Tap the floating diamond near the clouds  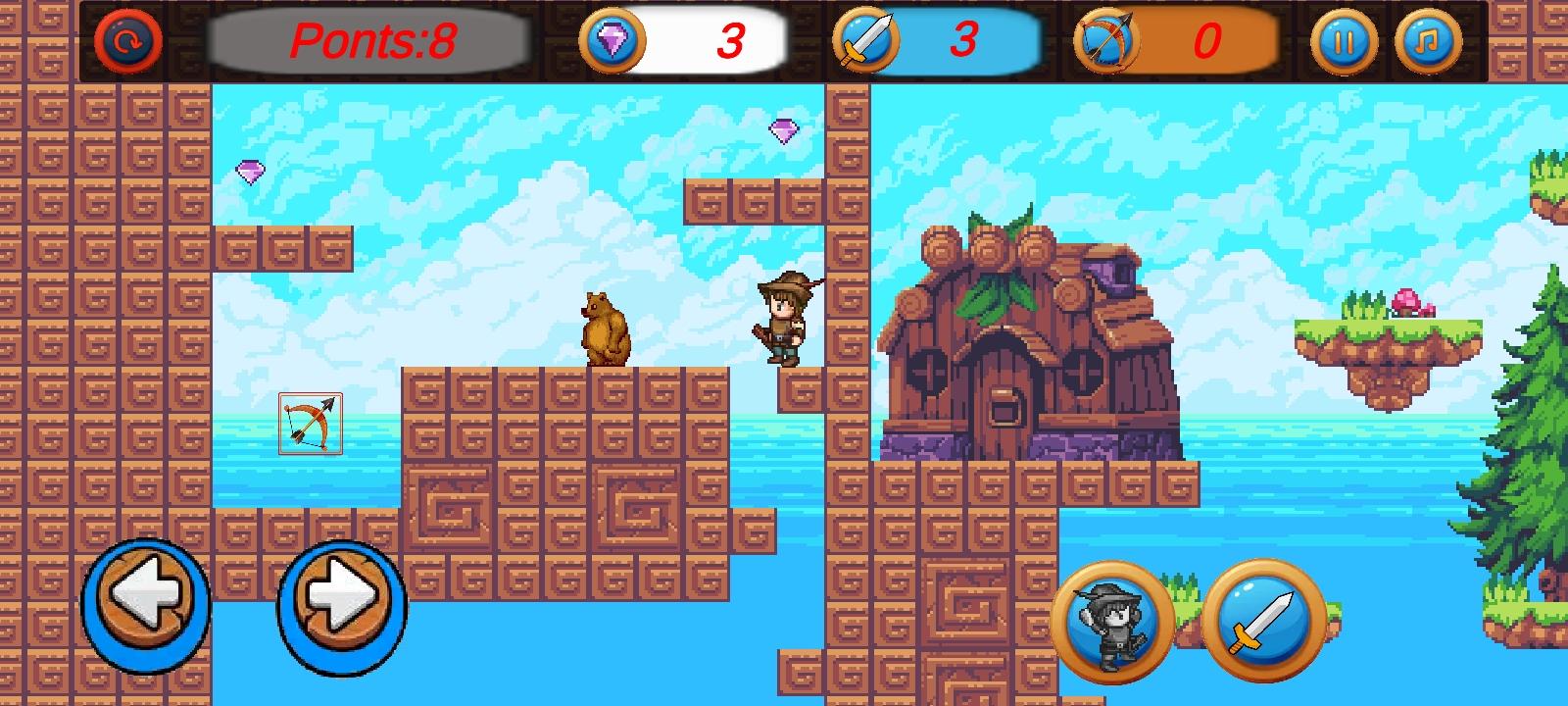point(251,172)
